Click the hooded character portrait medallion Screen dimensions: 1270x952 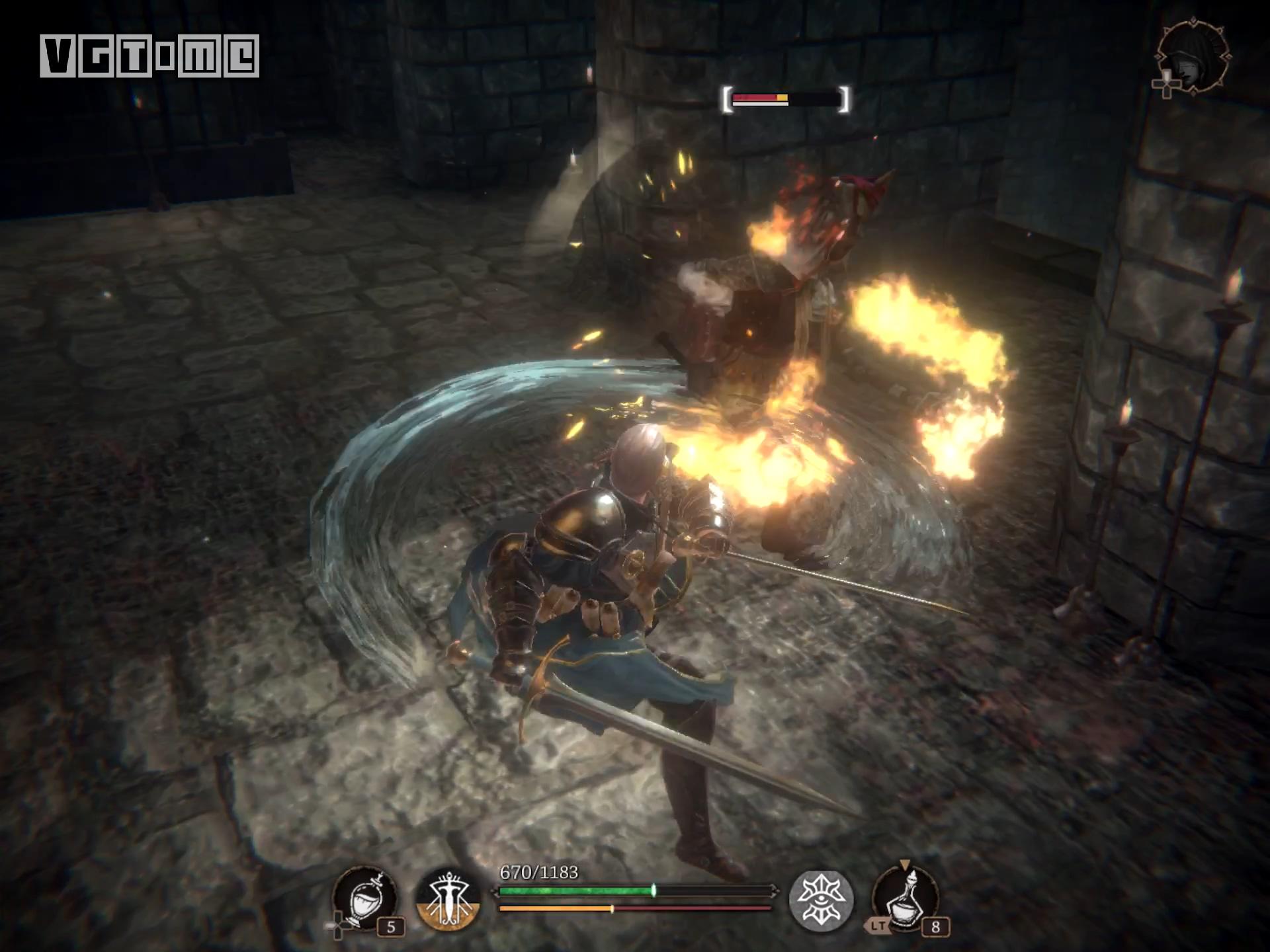(x=1194, y=58)
